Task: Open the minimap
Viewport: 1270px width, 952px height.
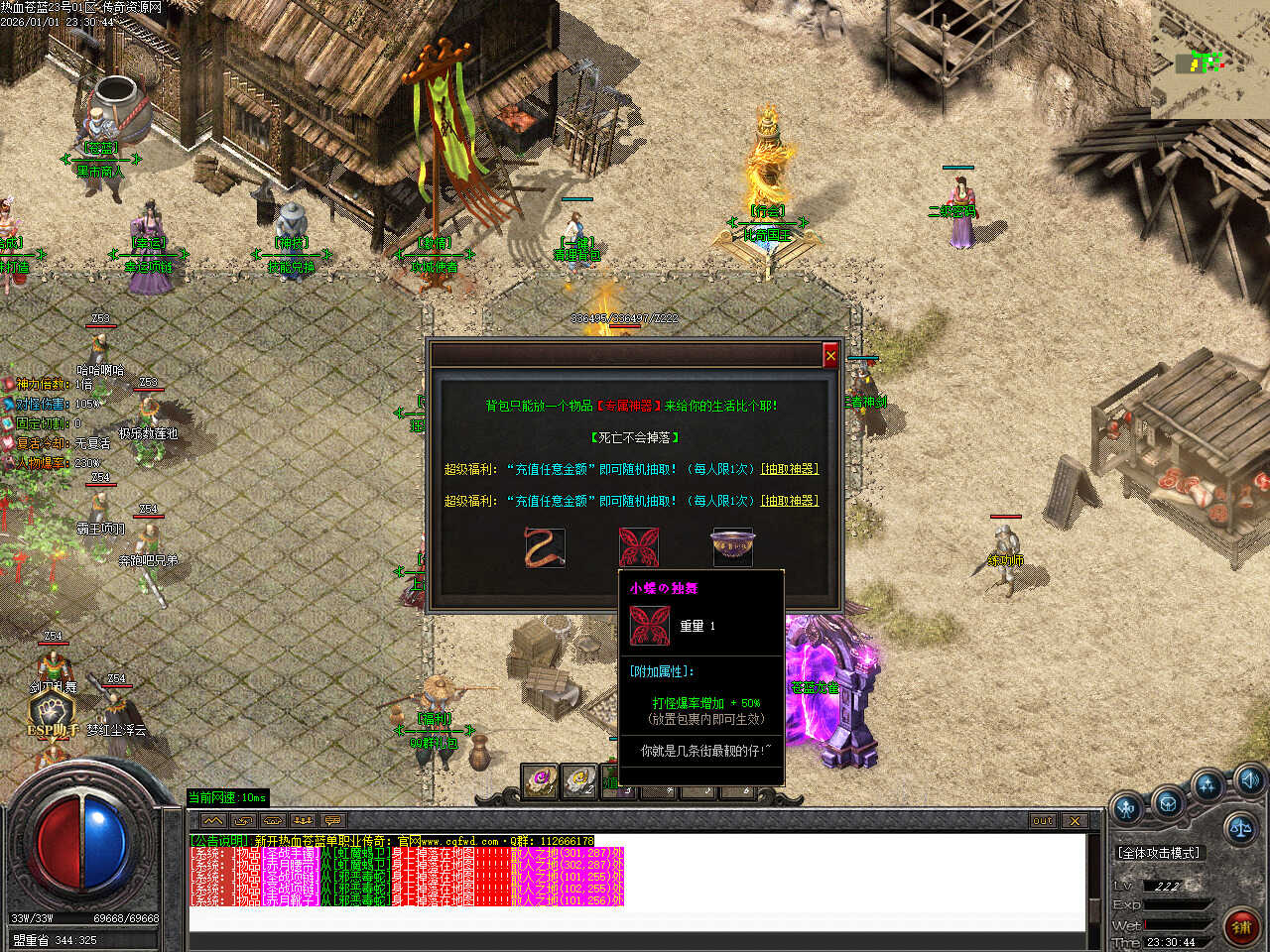Action: pyautogui.click(x=1205, y=62)
